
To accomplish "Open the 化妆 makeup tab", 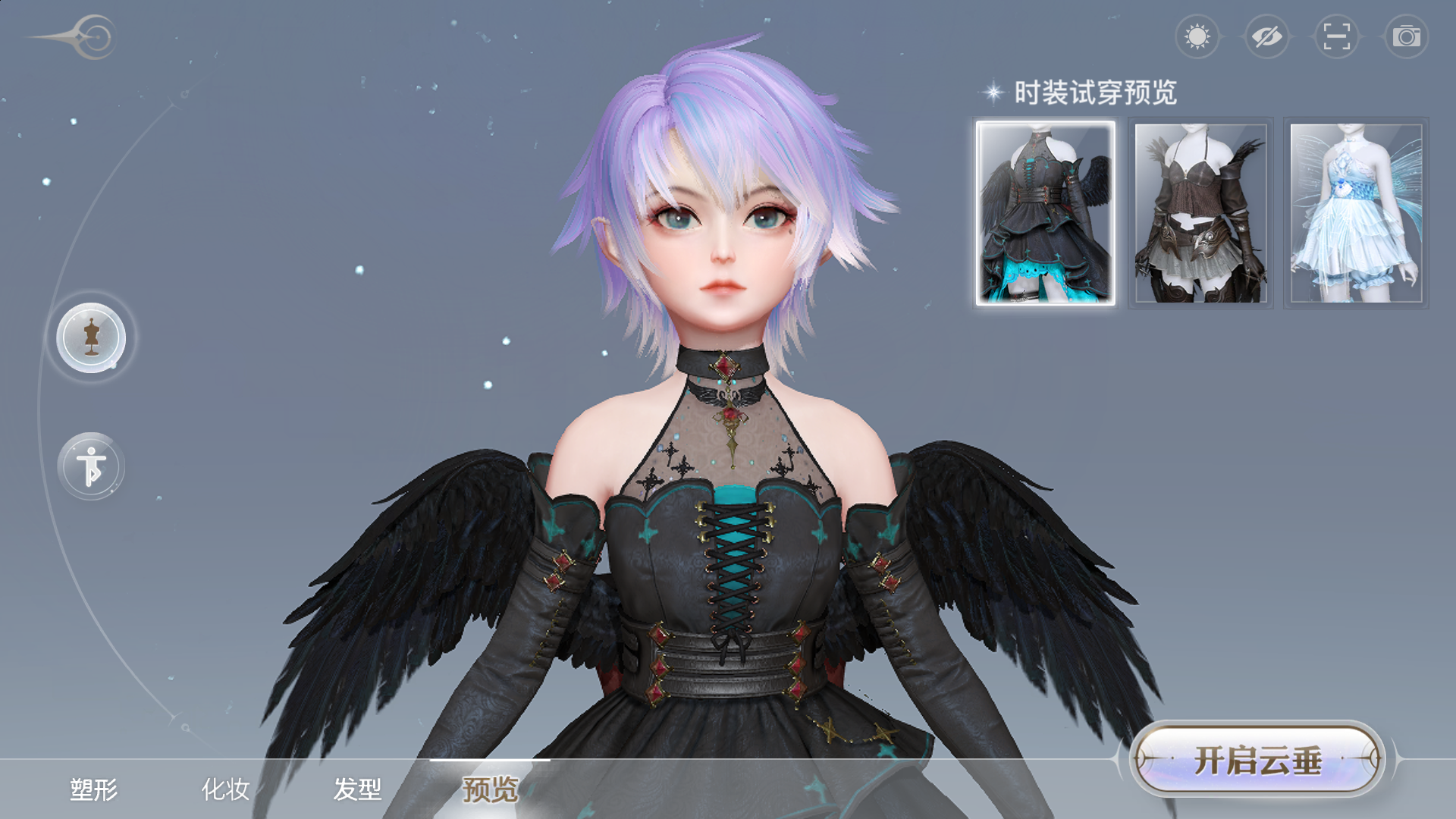I will click(226, 789).
